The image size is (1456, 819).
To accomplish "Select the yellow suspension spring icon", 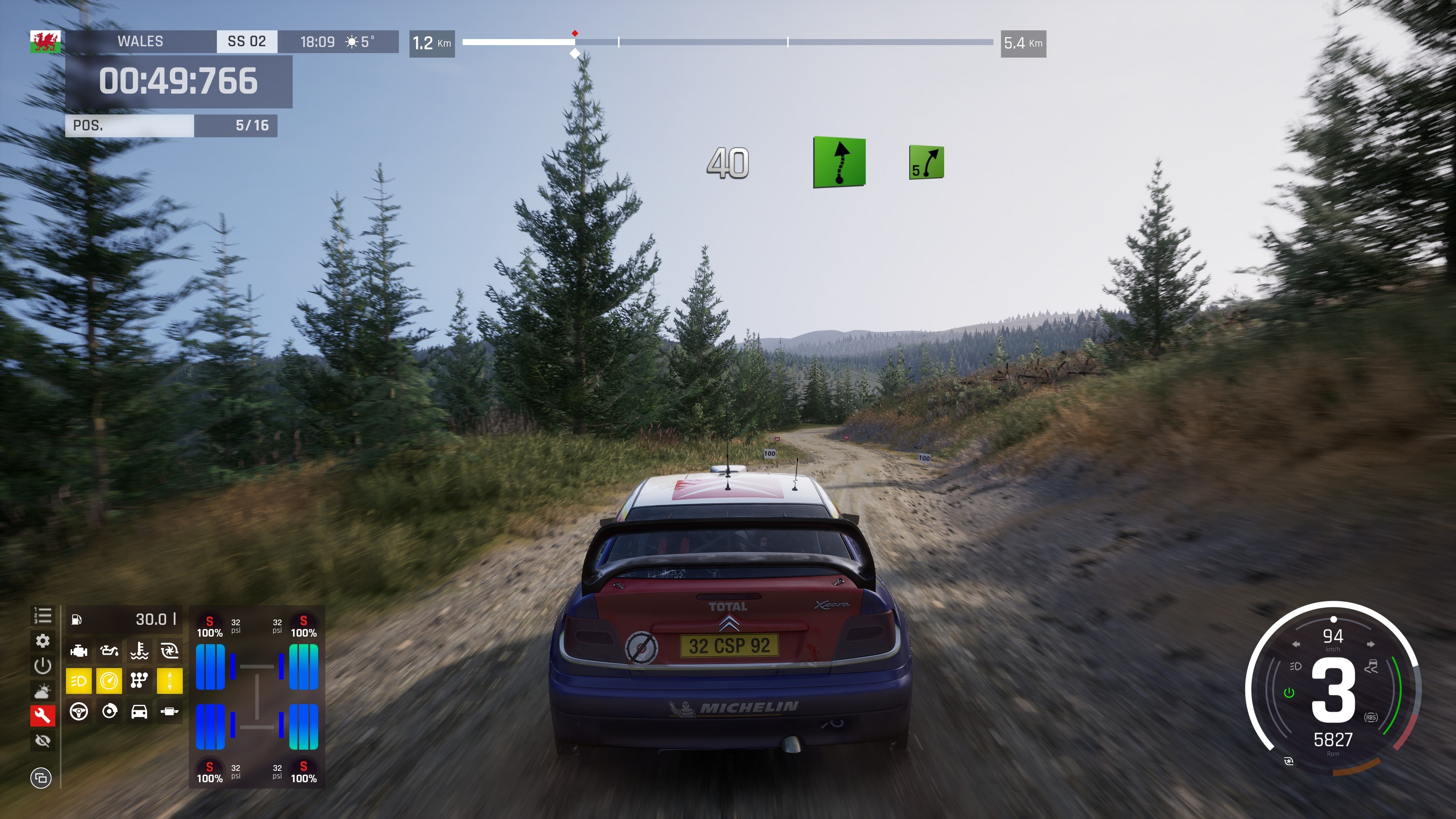I will [169, 681].
